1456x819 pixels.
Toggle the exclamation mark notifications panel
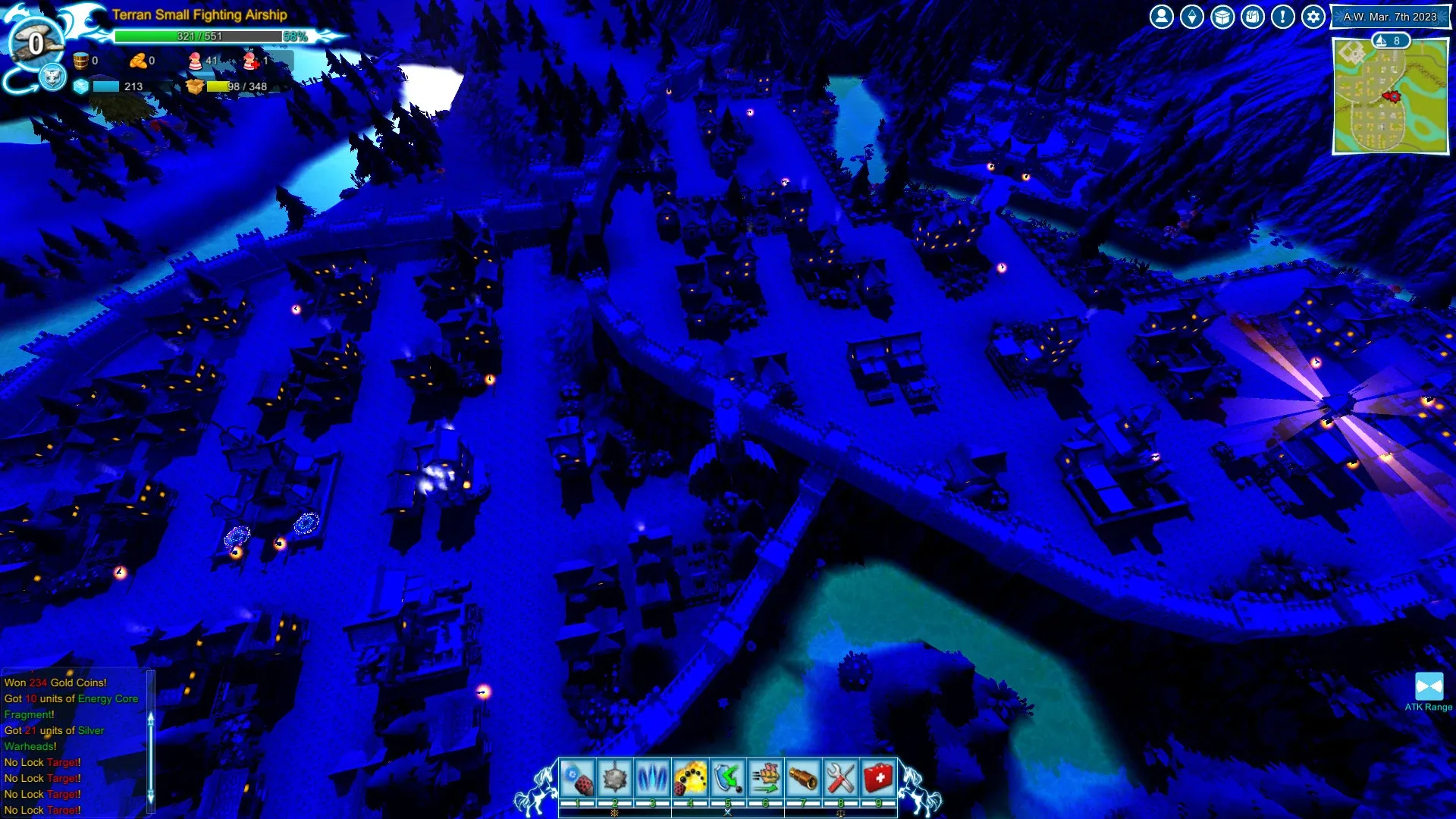pyautogui.click(x=1282, y=16)
